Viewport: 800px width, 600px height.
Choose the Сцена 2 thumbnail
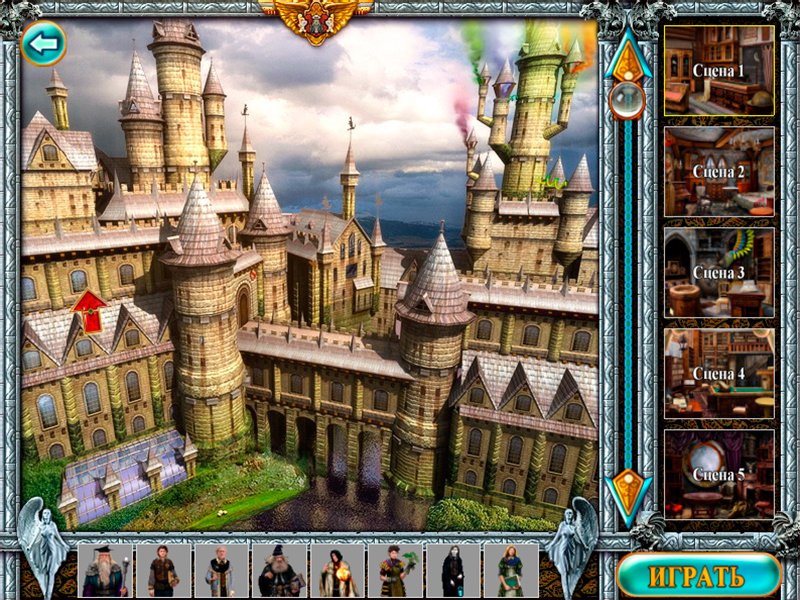click(719, 171)
